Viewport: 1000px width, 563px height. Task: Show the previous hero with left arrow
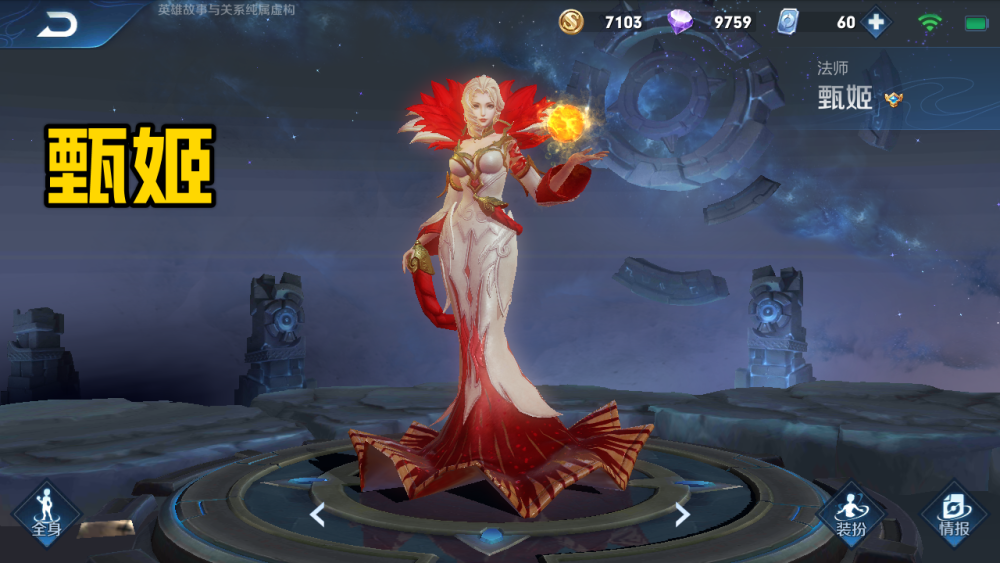point(317,515)
